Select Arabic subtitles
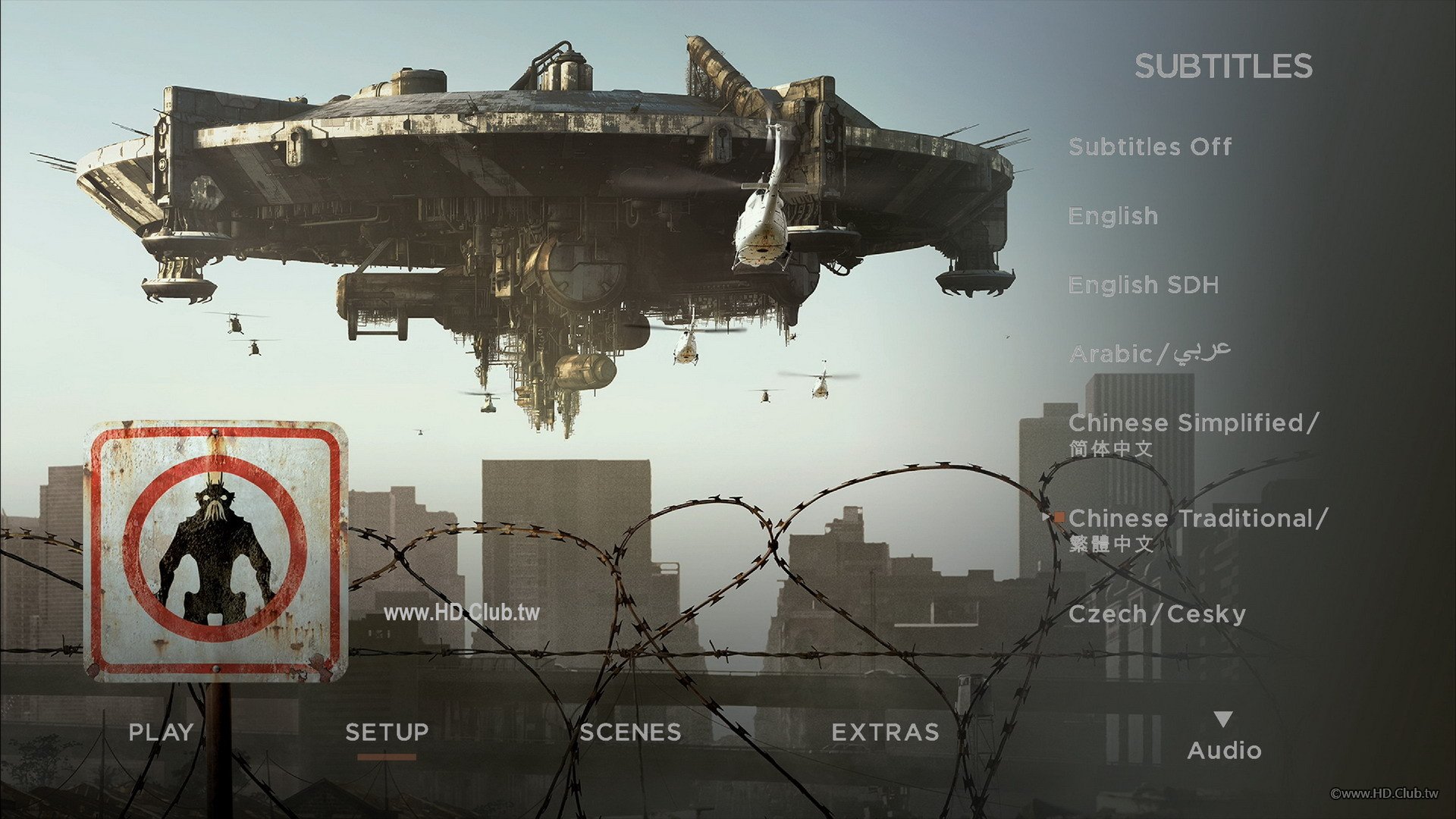This screenshot has width=1456, height=819. point(1153,351)
